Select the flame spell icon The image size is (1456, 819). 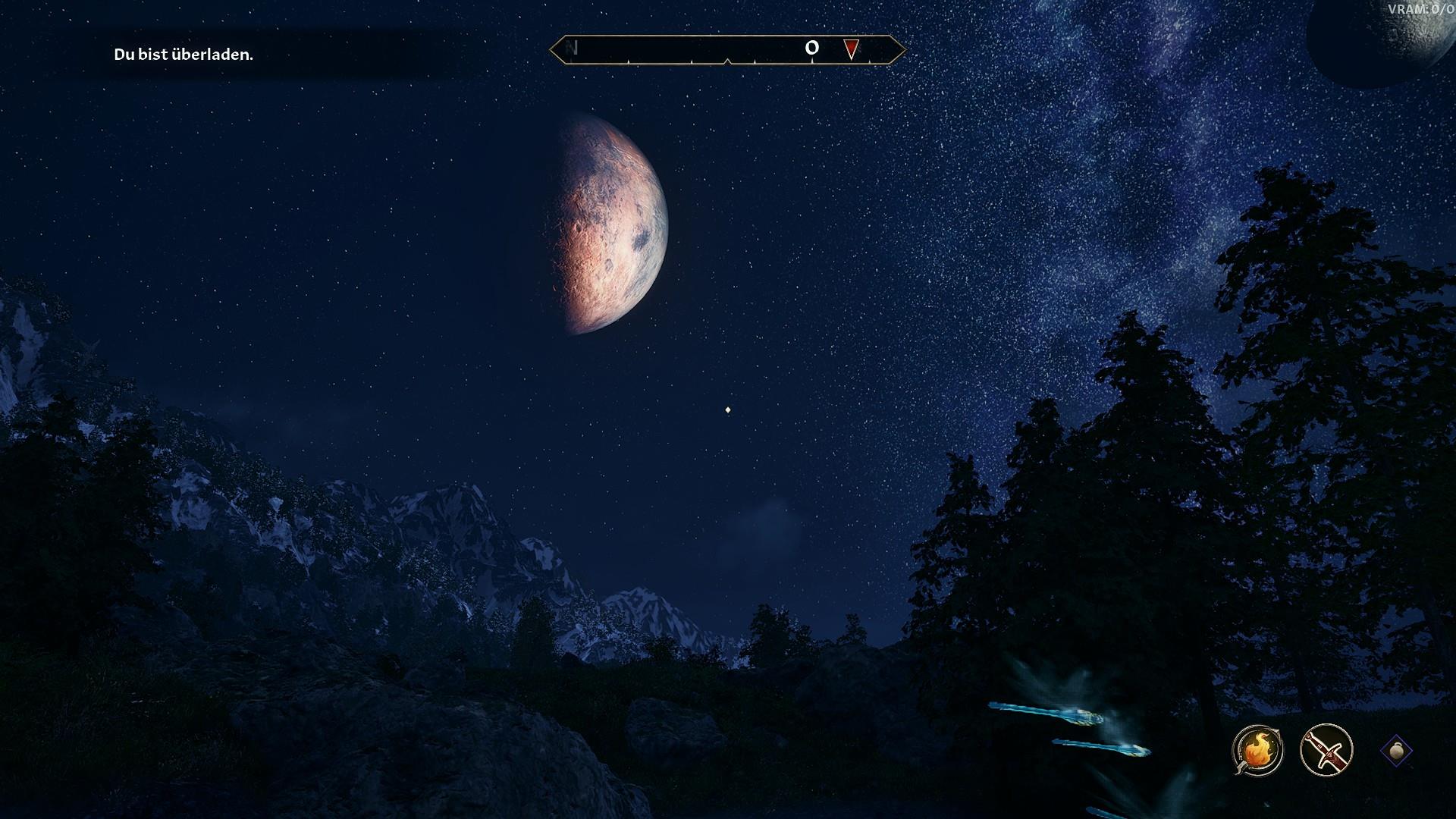point(1257,751)
